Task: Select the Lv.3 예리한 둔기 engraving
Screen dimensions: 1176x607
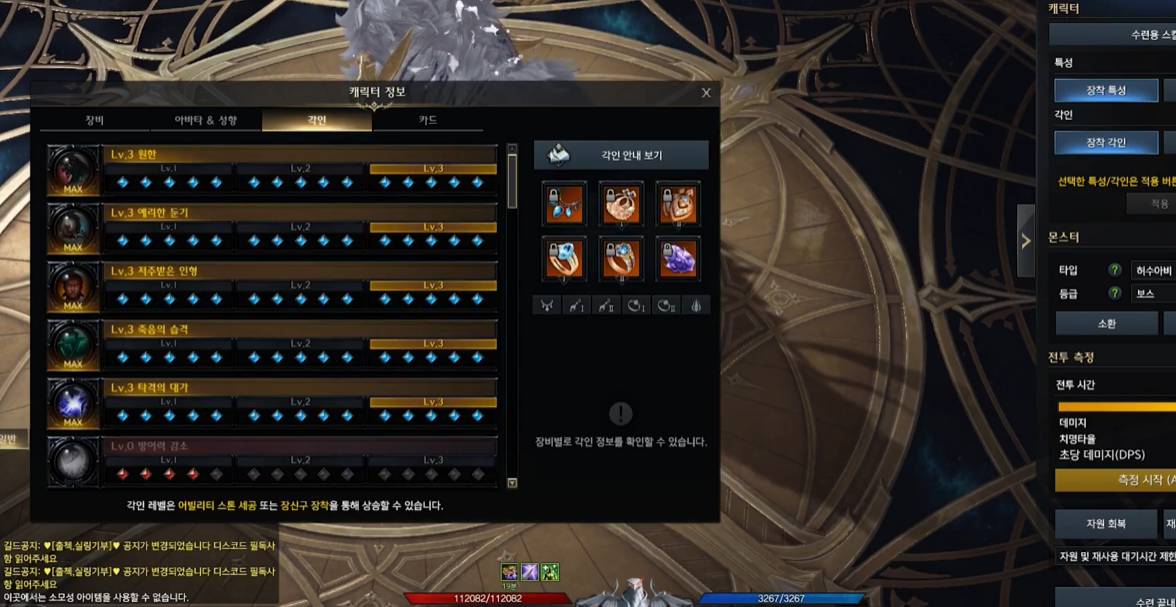Action: pyautogui.click(x=299, y=212)
